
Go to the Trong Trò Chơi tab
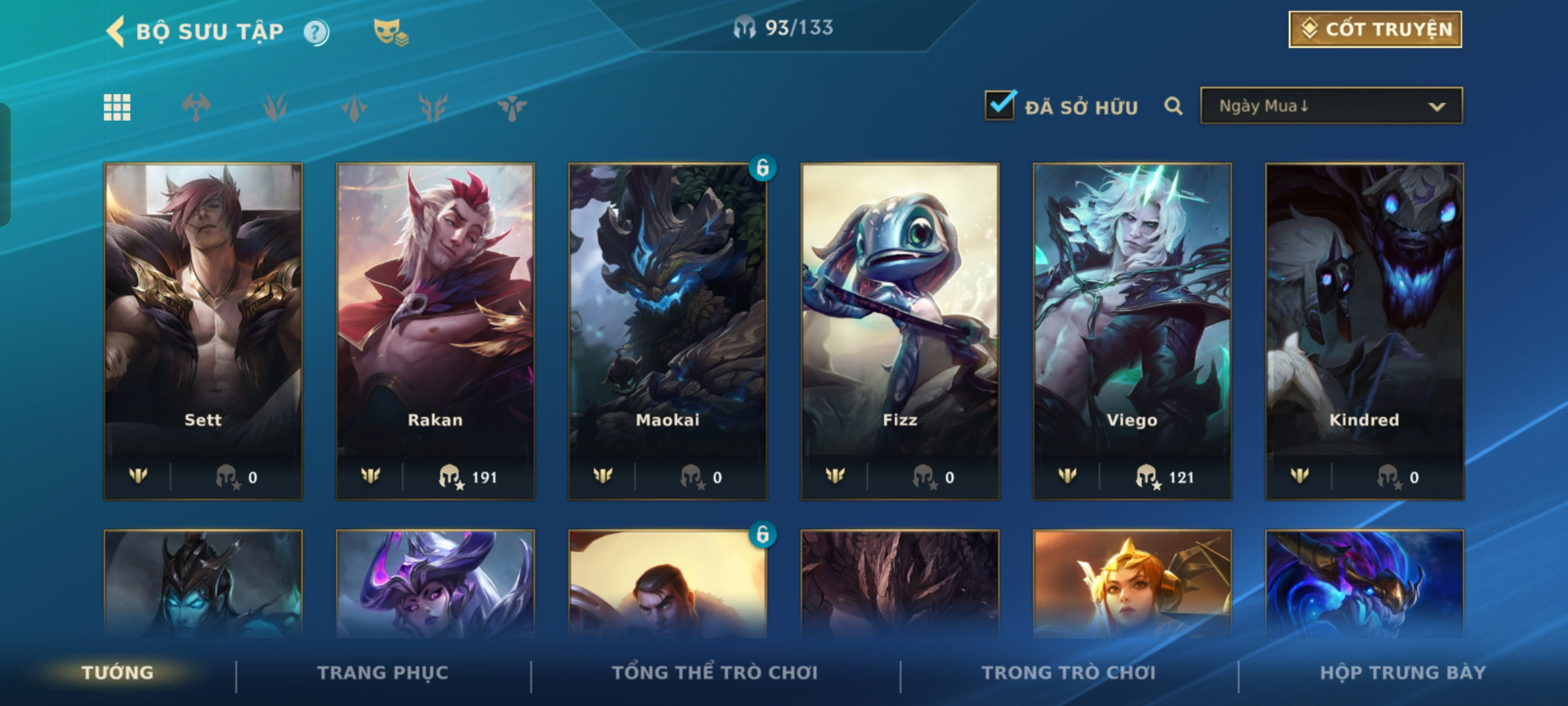point(1068,673)
